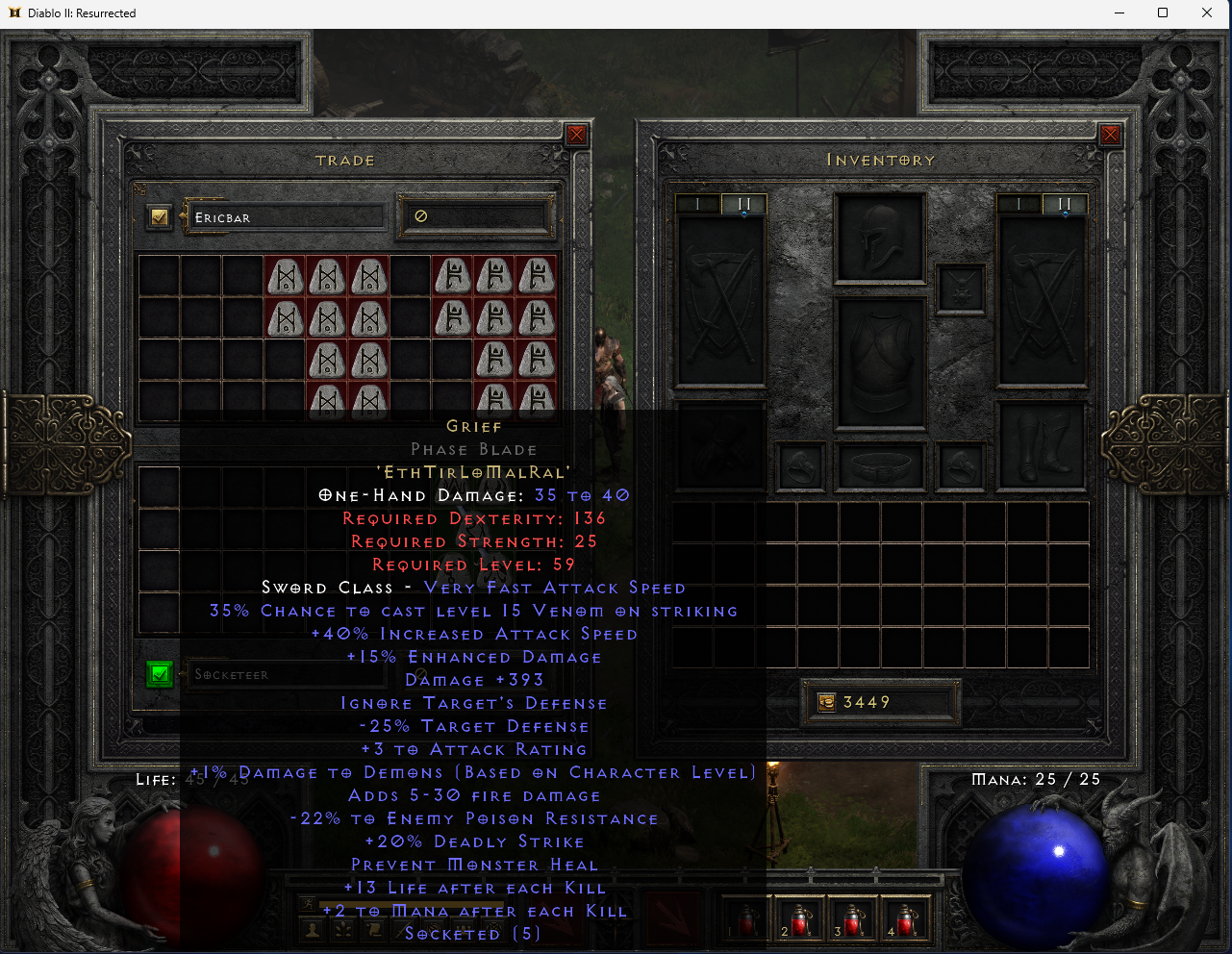The height and width of the screenshot is (954, 1232).
Task: Open the party screen icon
Action: 464,929
